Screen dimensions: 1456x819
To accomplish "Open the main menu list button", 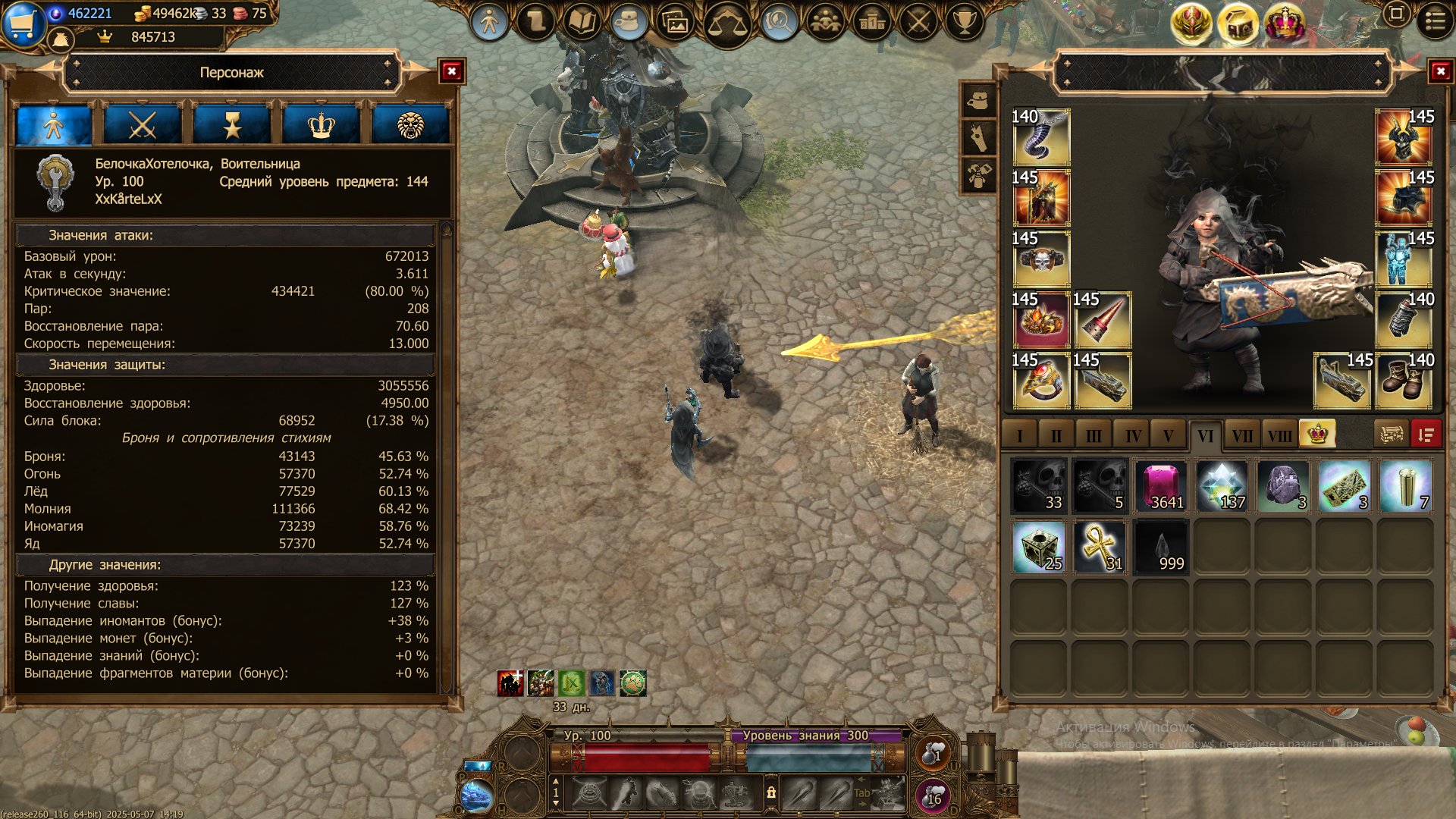I will coord(1436,21).
